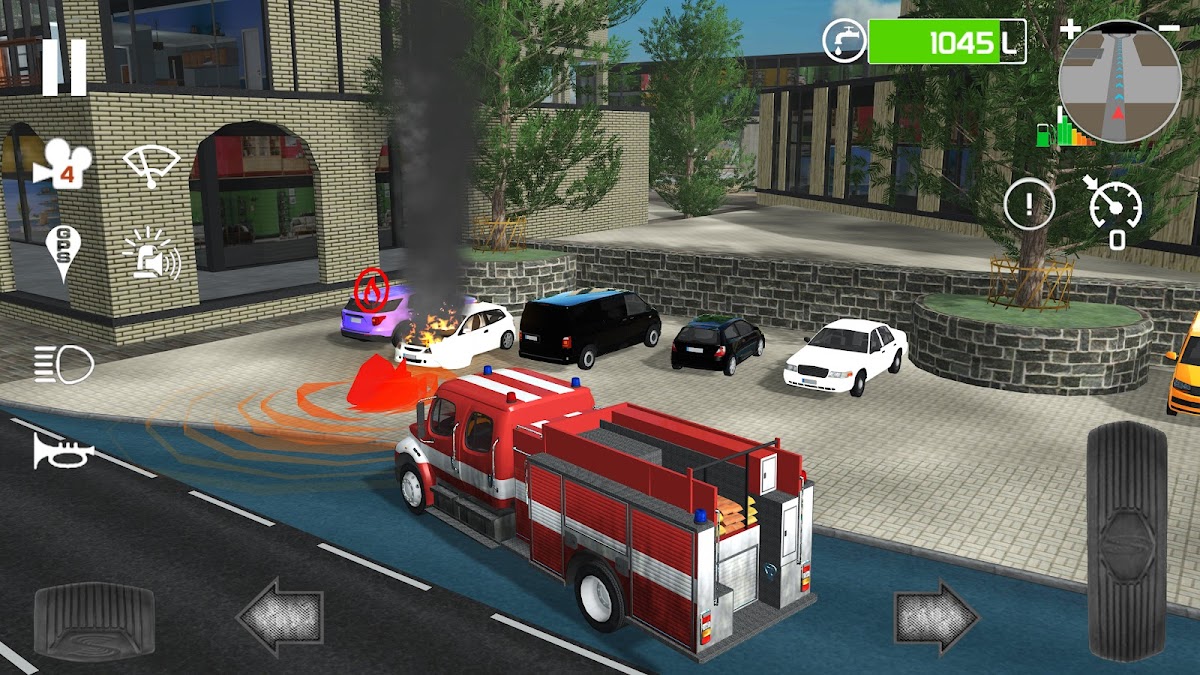Tap the accelerator gas pedal
Image resolution: width=1200 pixels, height=675 pixels.
point(1126,540)
